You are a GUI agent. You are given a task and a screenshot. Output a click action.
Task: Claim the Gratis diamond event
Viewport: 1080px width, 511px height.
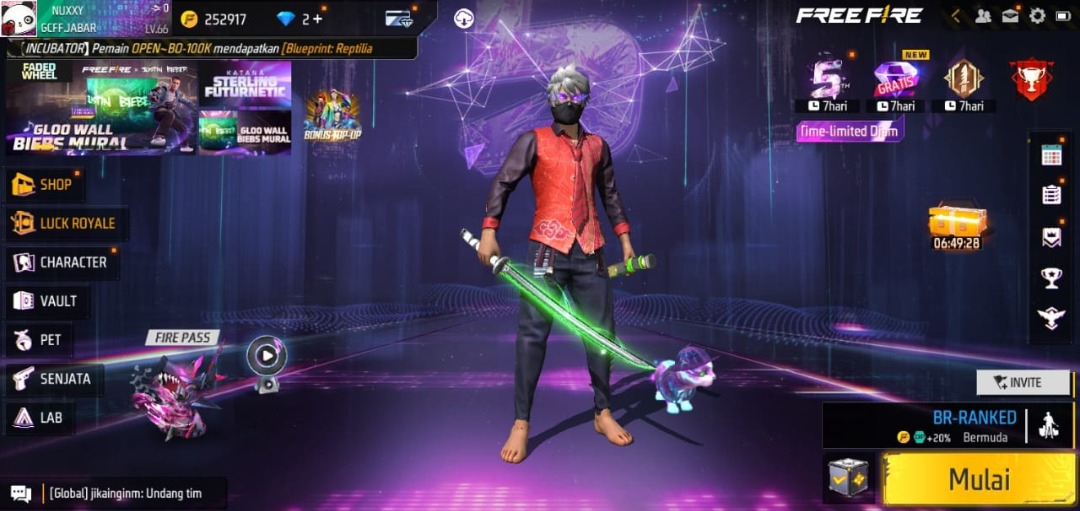[x=896, y=80]
